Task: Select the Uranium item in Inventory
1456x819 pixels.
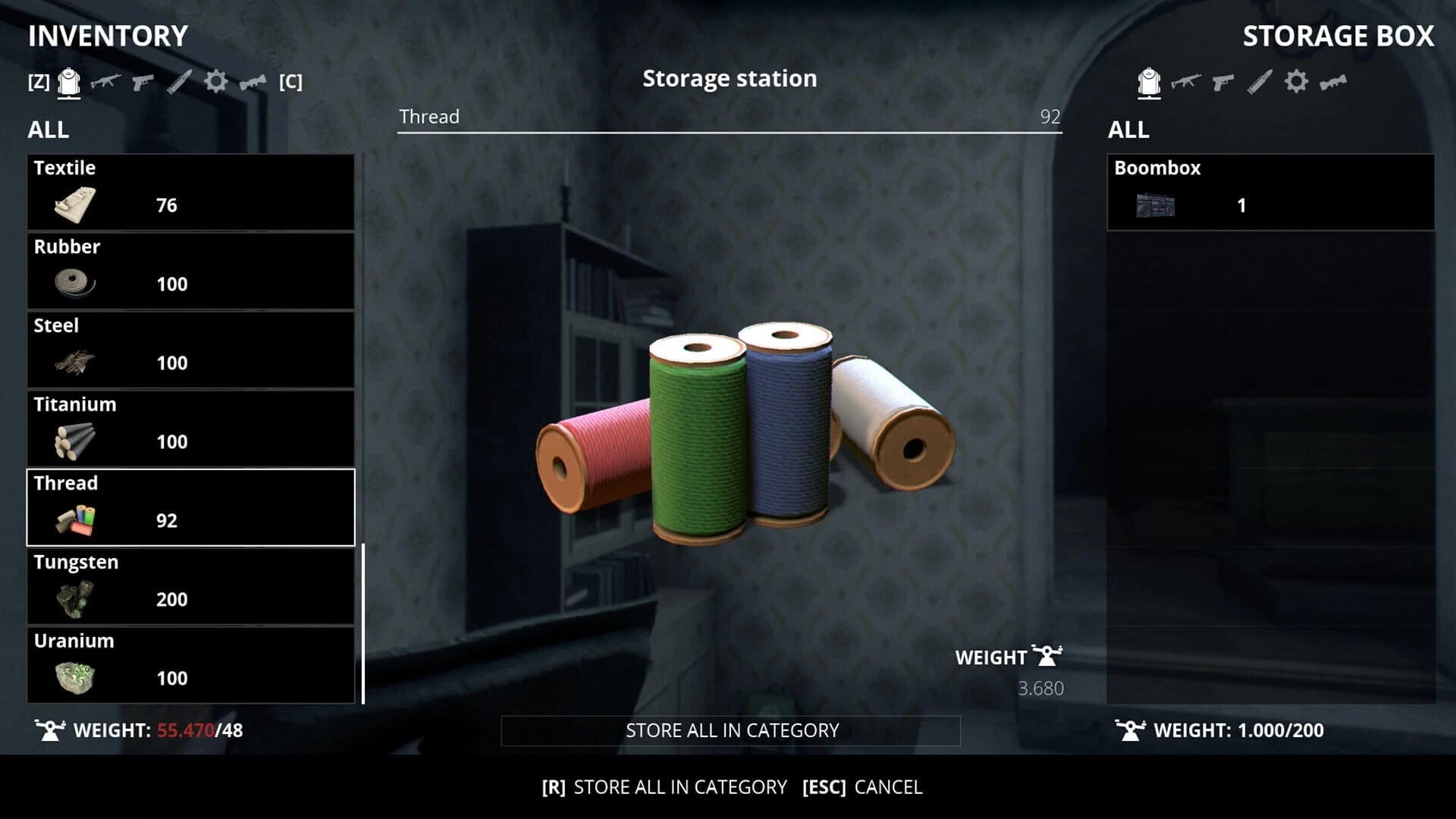Action: point(190,664)
